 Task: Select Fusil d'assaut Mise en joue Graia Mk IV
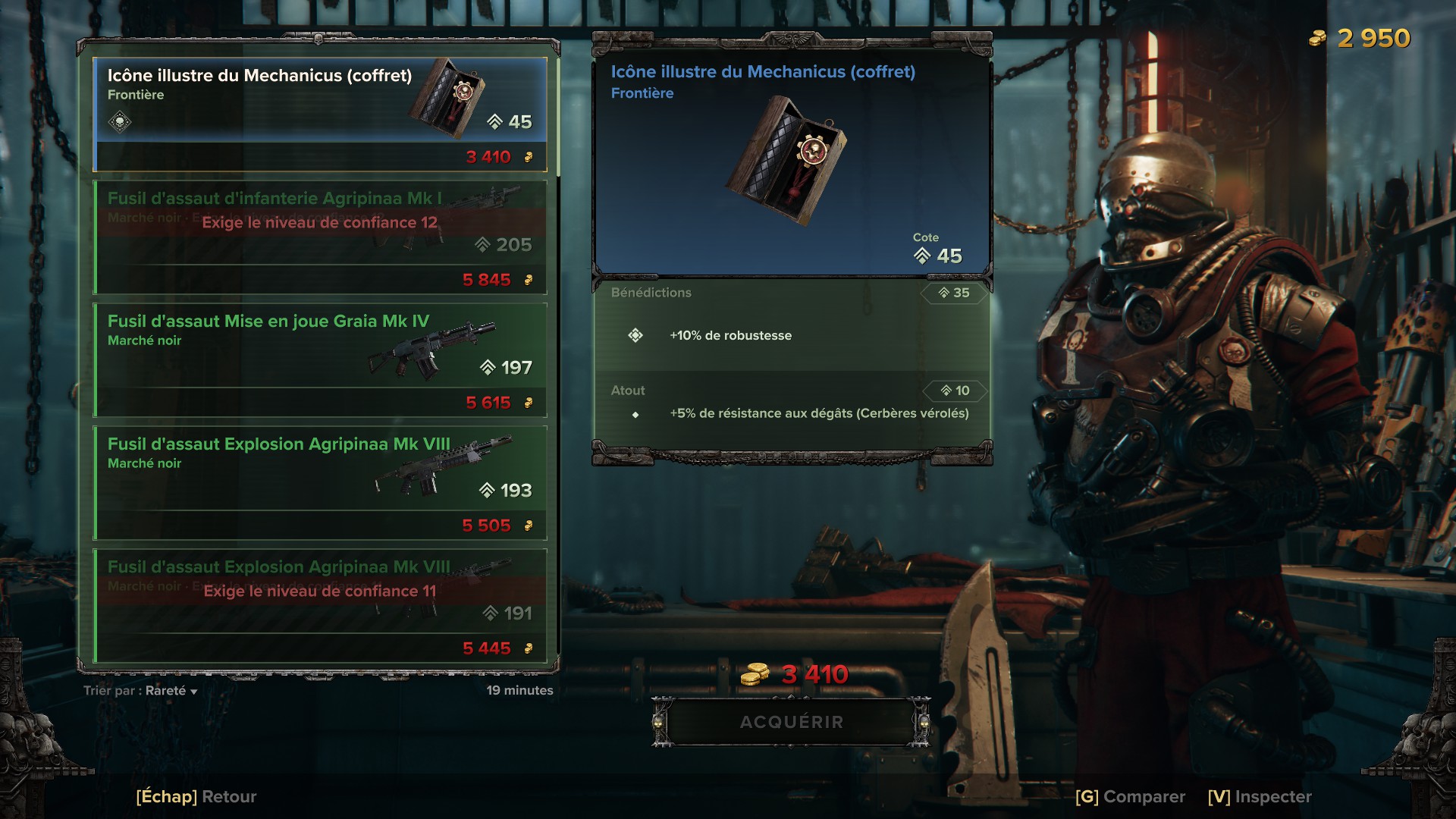pos(320,359)
